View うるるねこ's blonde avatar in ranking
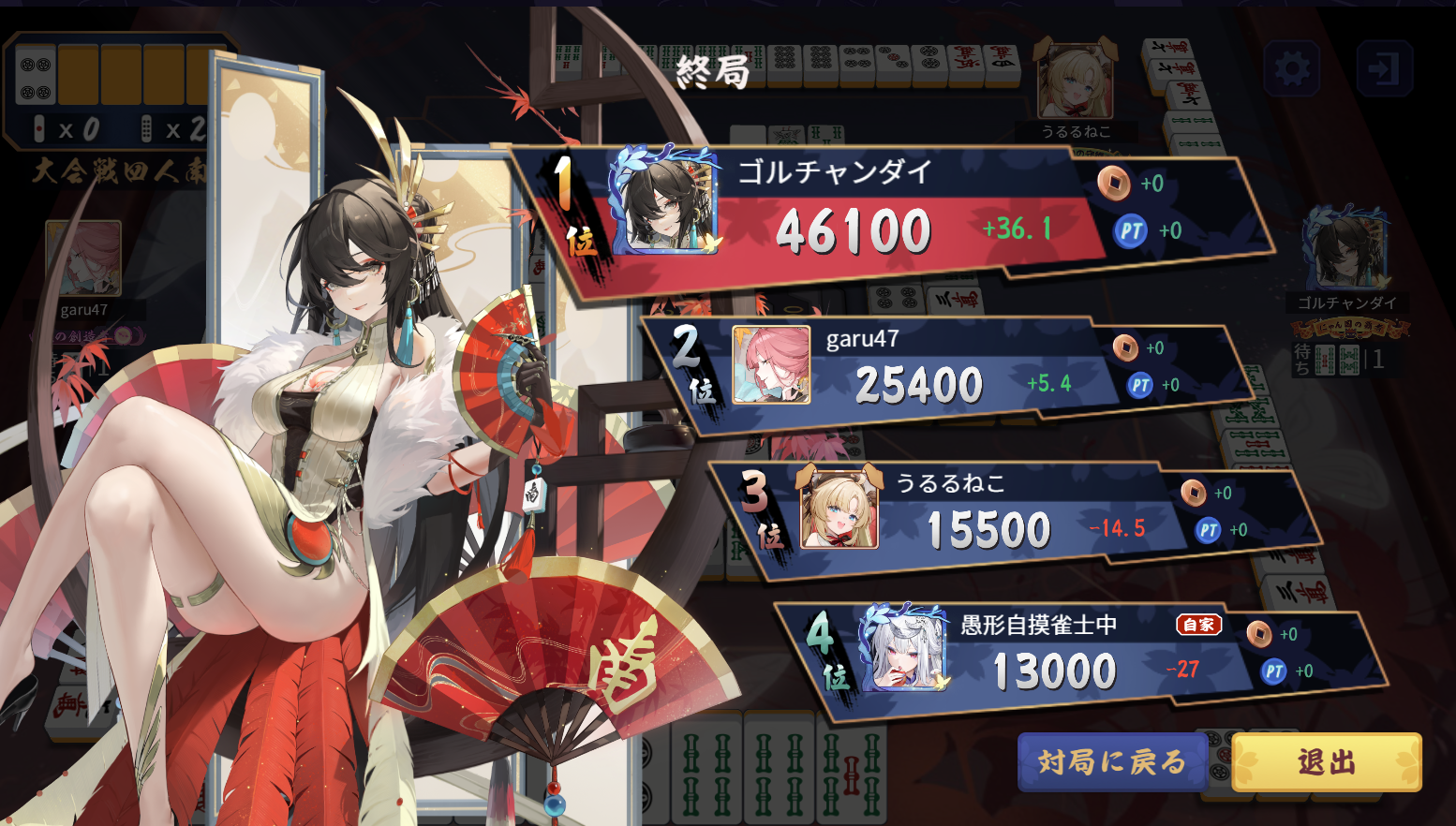Image resolution: width=1456 pixels, height=826 pixels. (839, 510)
